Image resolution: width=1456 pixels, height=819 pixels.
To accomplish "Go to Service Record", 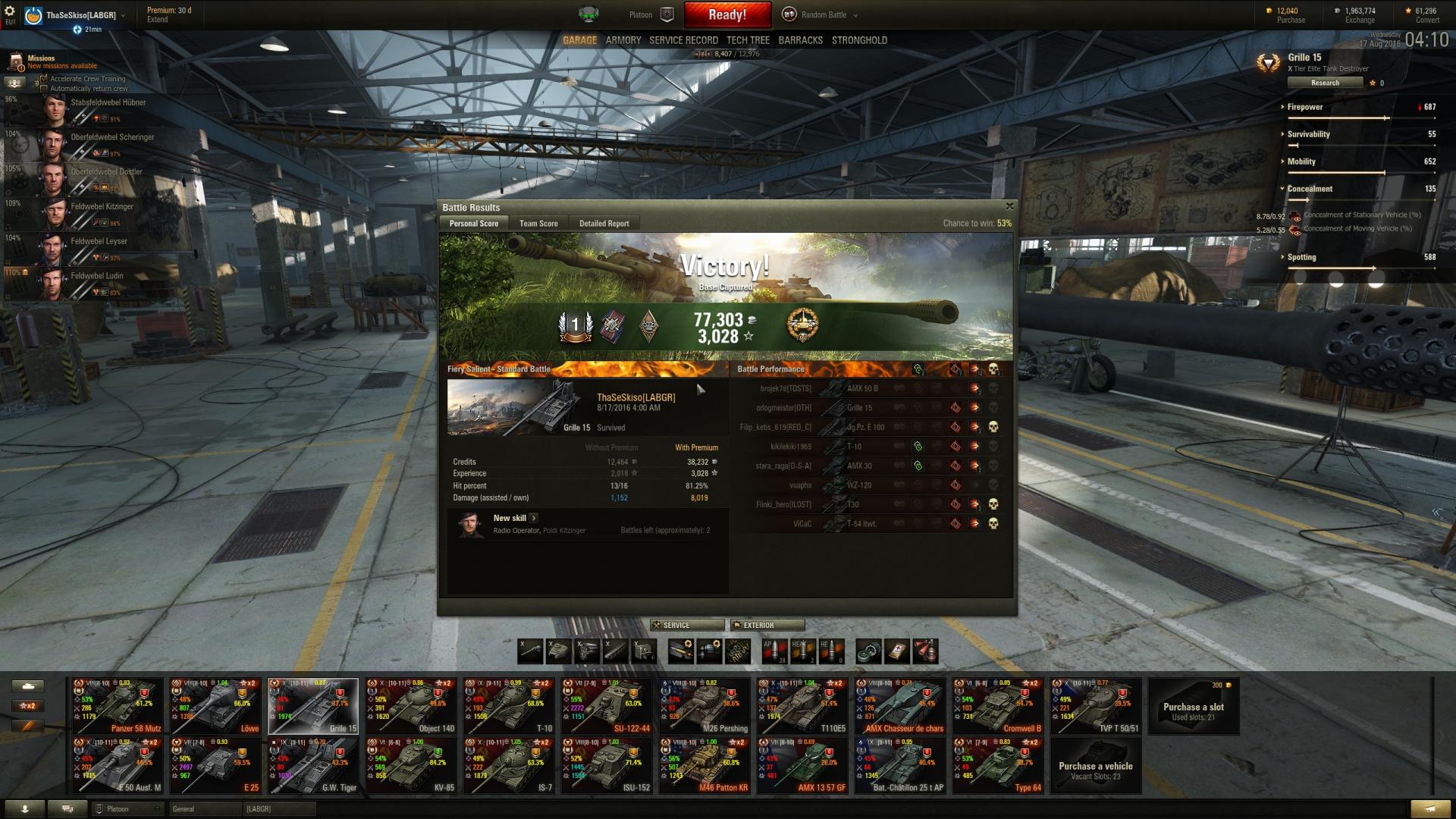I will click(x=683, y=40).
